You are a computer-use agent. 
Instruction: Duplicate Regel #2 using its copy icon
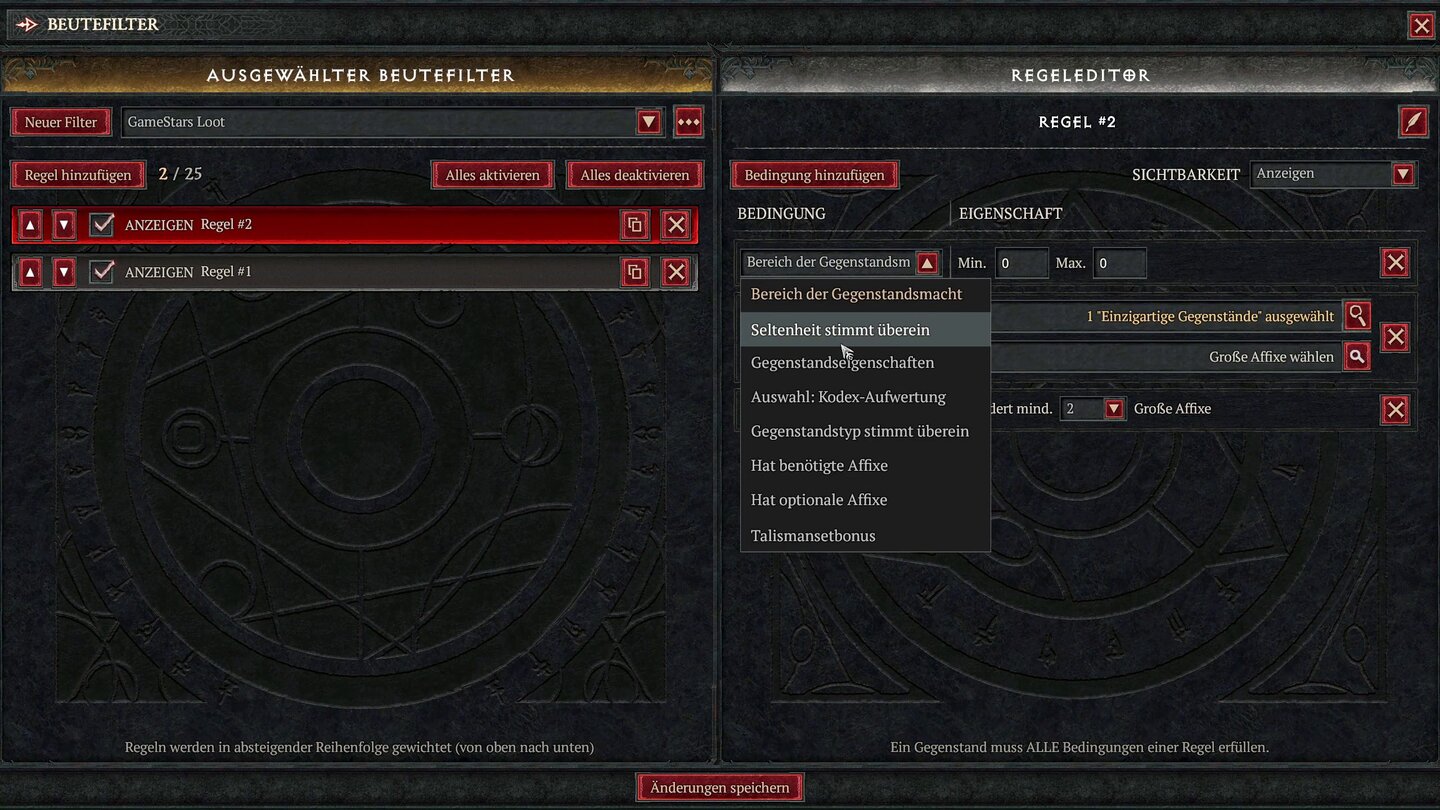coord(635,224)
